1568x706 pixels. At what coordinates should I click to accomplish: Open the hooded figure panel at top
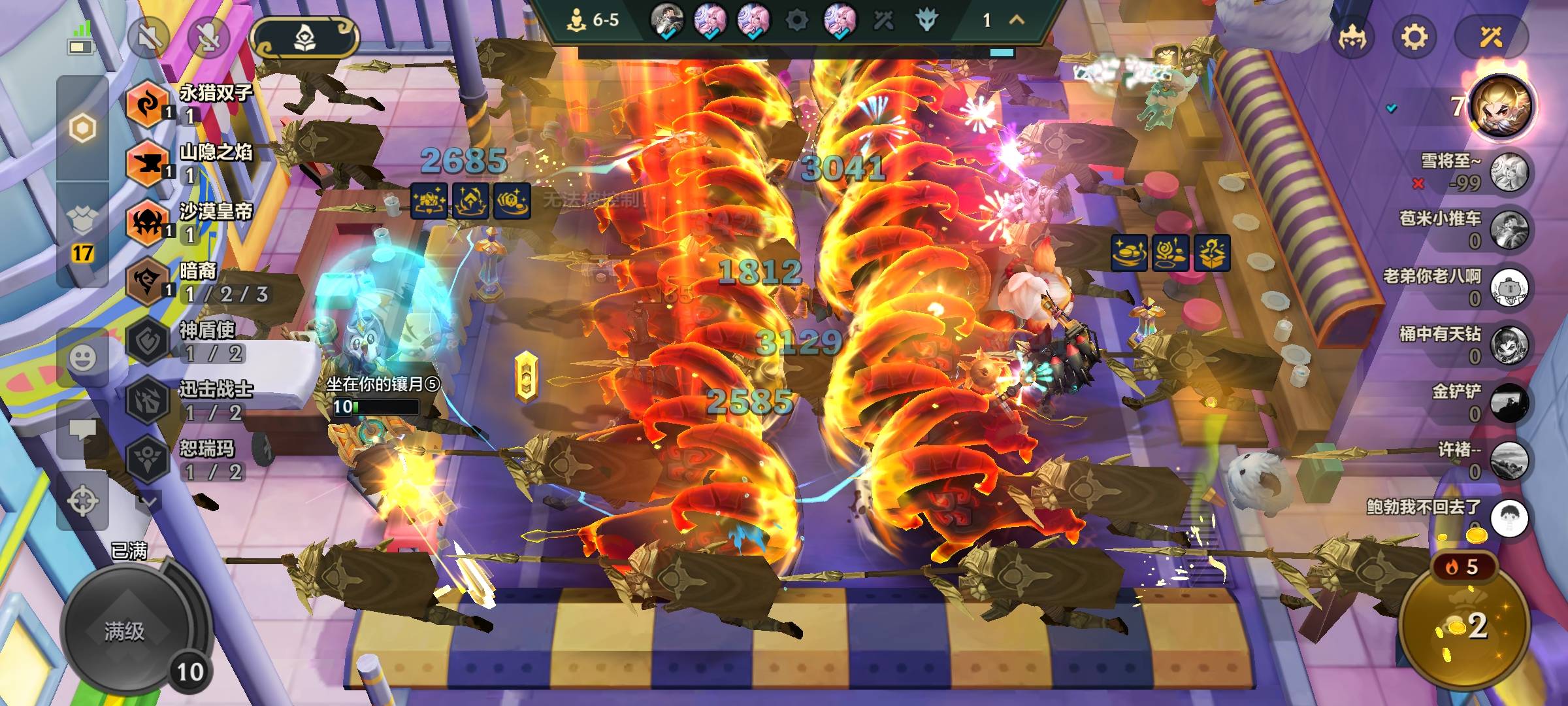pyautogui.click(x=304, y=38)
